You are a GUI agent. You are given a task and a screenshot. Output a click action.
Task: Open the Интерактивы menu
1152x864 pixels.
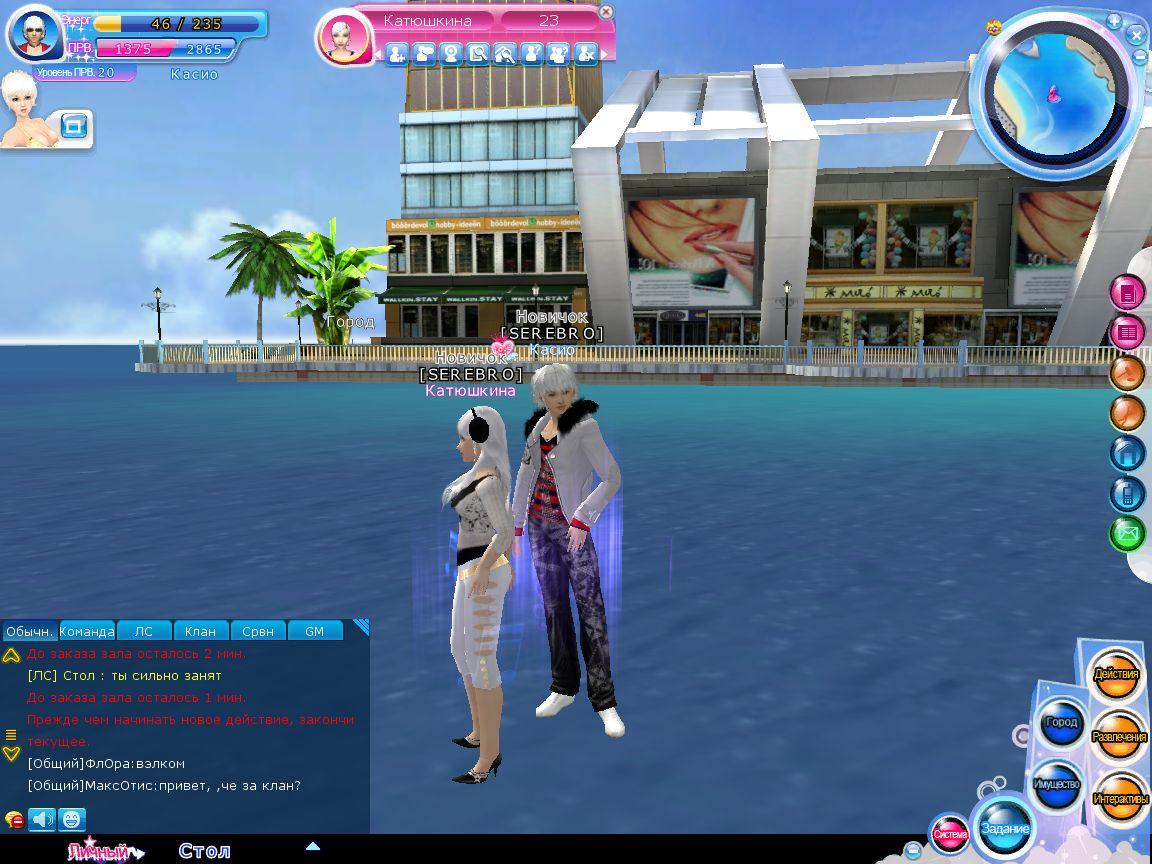(x=1120, y=798)
